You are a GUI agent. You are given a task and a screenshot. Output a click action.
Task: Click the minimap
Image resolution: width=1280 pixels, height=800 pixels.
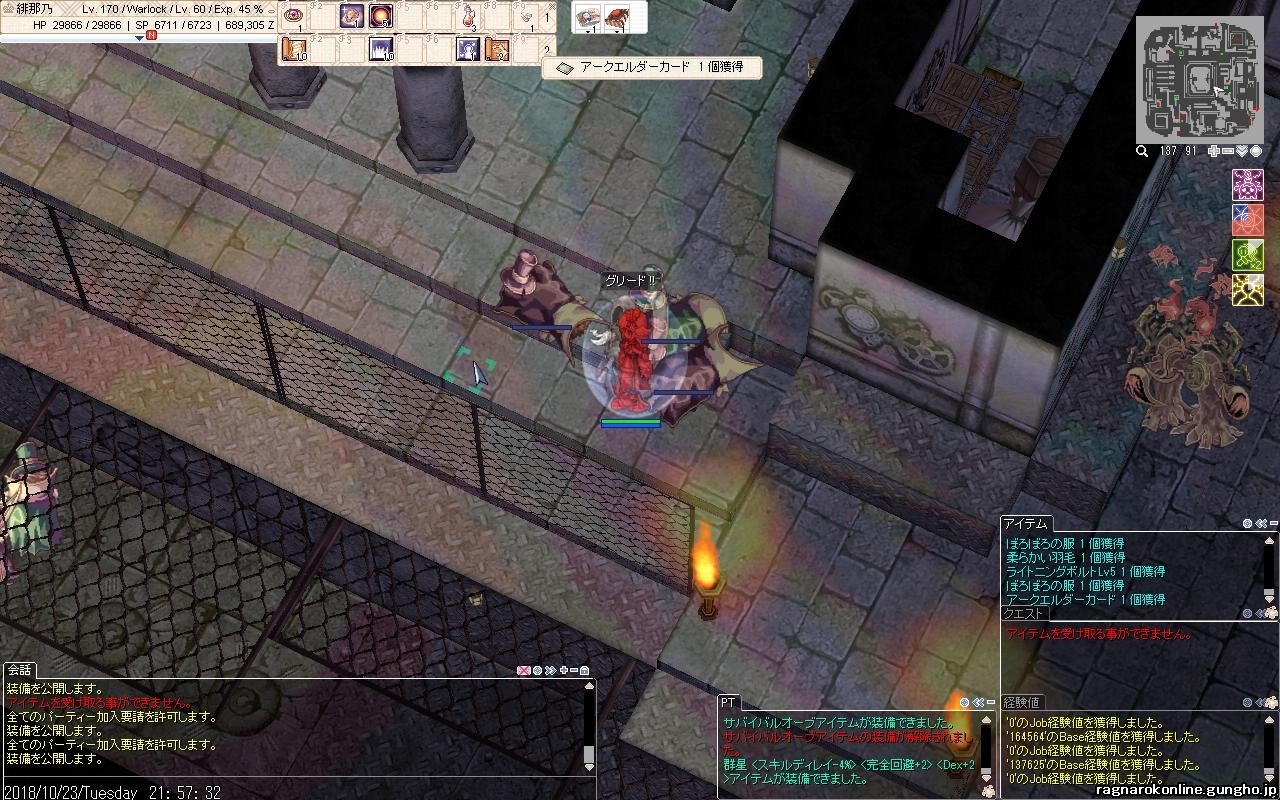pos(1199,78)
